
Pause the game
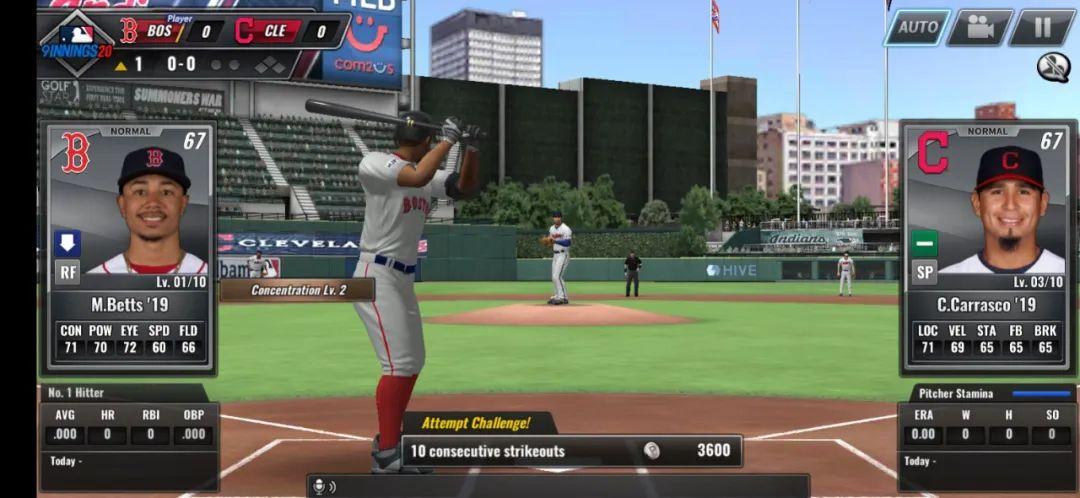coord(1041,27)
